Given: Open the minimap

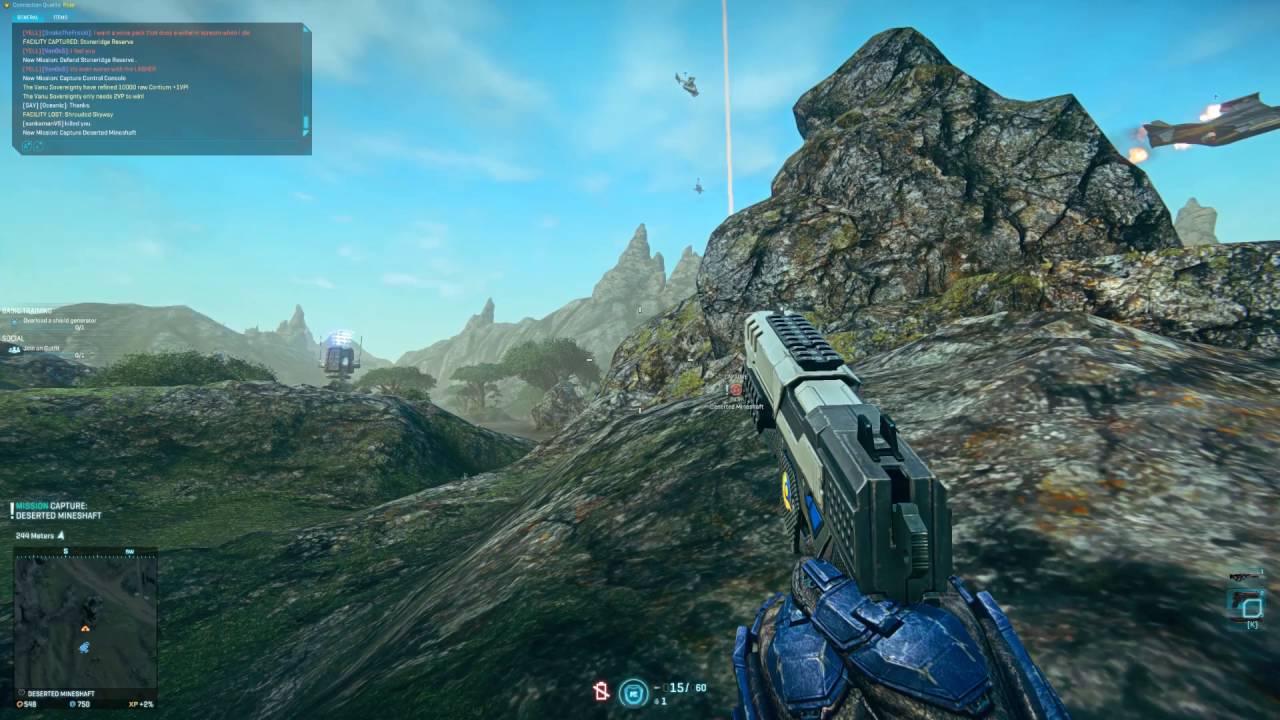Looking at the screenshot, I should (85, 620).
